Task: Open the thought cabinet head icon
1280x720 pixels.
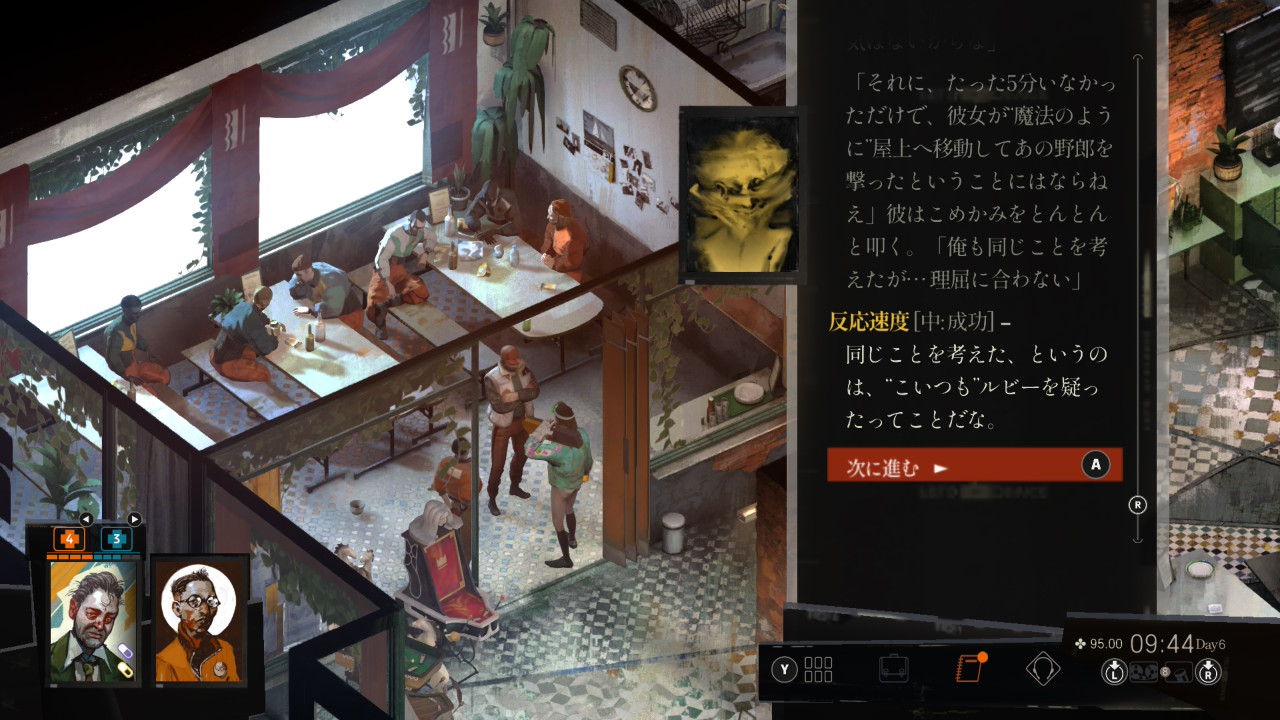Action: (x=1043, y=668)
